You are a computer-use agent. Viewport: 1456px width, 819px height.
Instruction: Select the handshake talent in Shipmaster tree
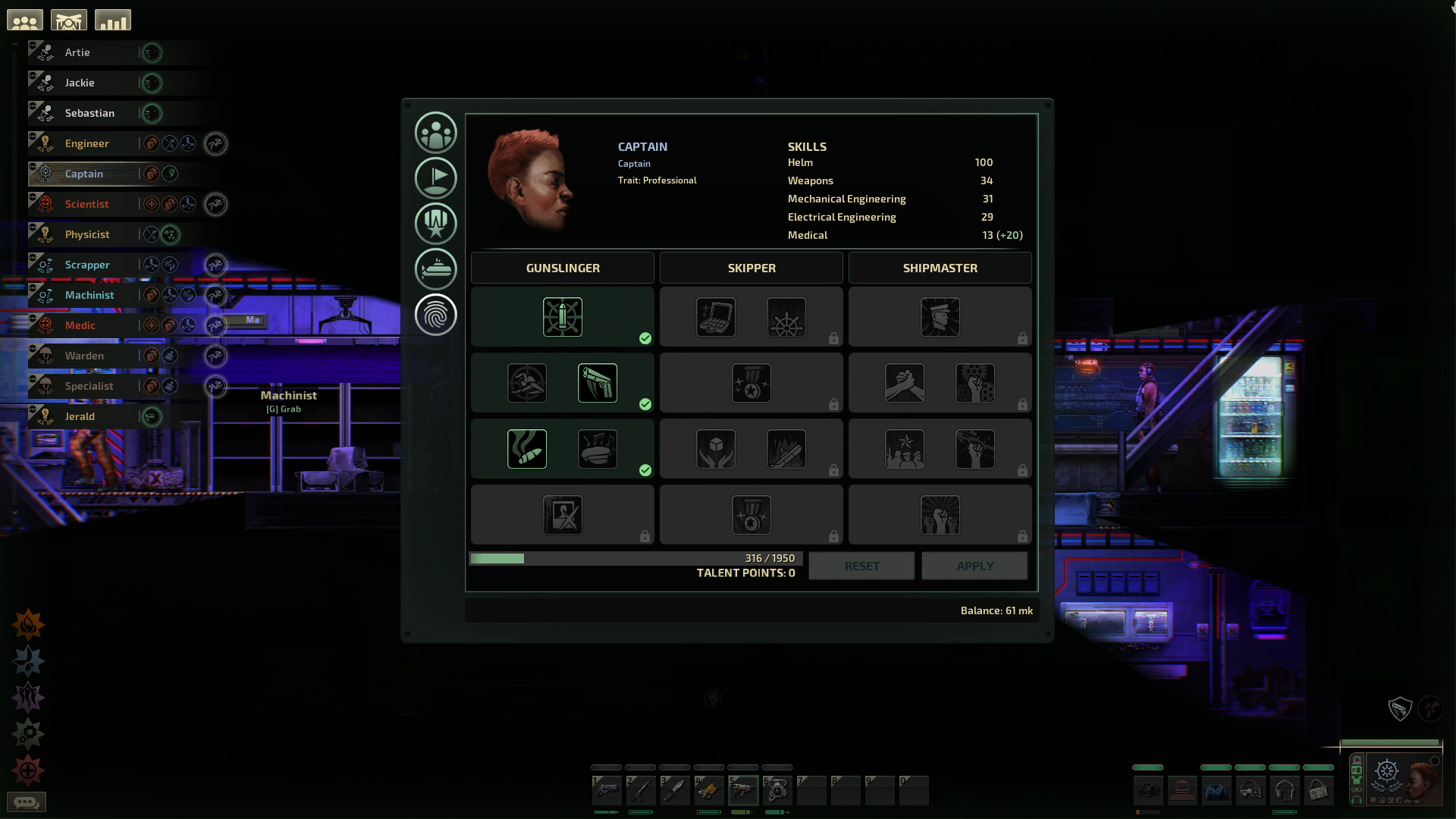pos(905,383)
